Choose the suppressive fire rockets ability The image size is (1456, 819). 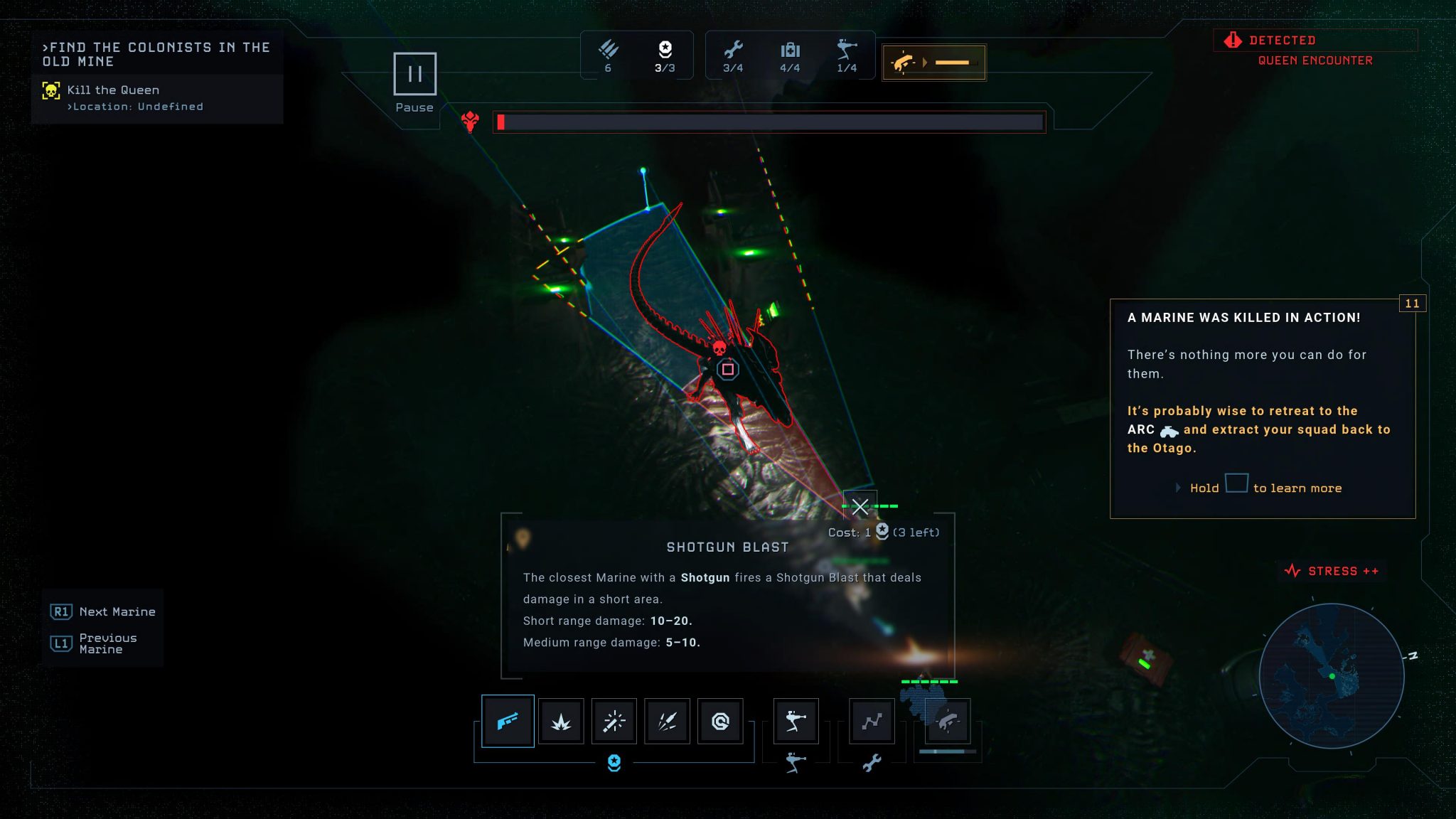(x=667, y=721)
